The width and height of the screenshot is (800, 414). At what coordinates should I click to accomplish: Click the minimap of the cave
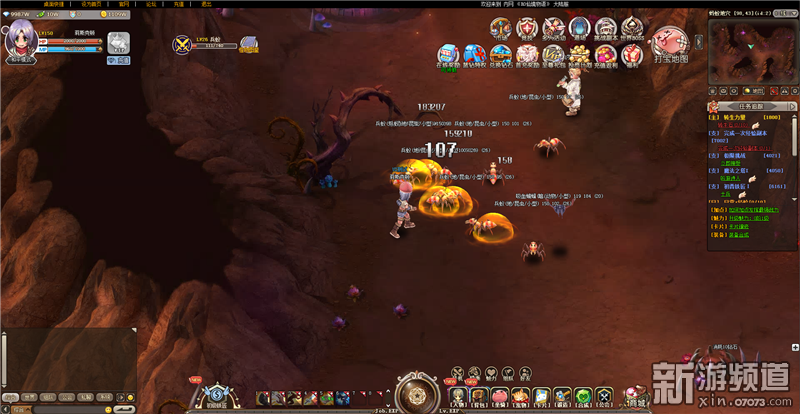[748, 54]
